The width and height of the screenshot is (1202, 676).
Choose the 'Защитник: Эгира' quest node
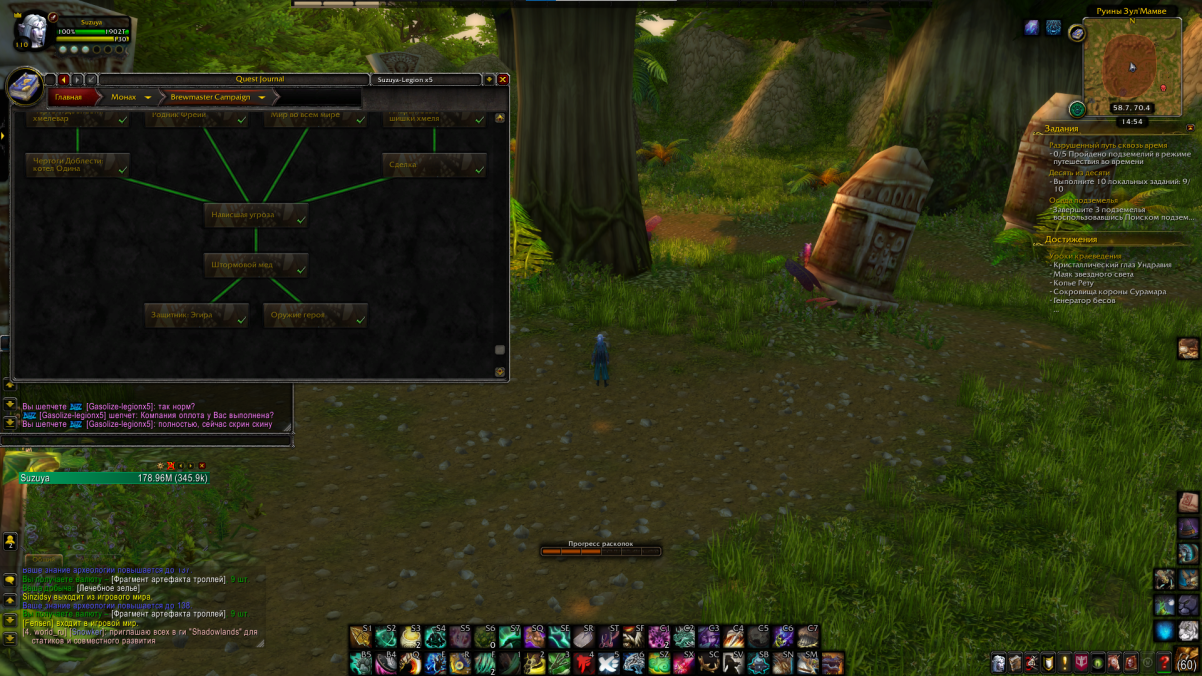click(x=196, y=315)
